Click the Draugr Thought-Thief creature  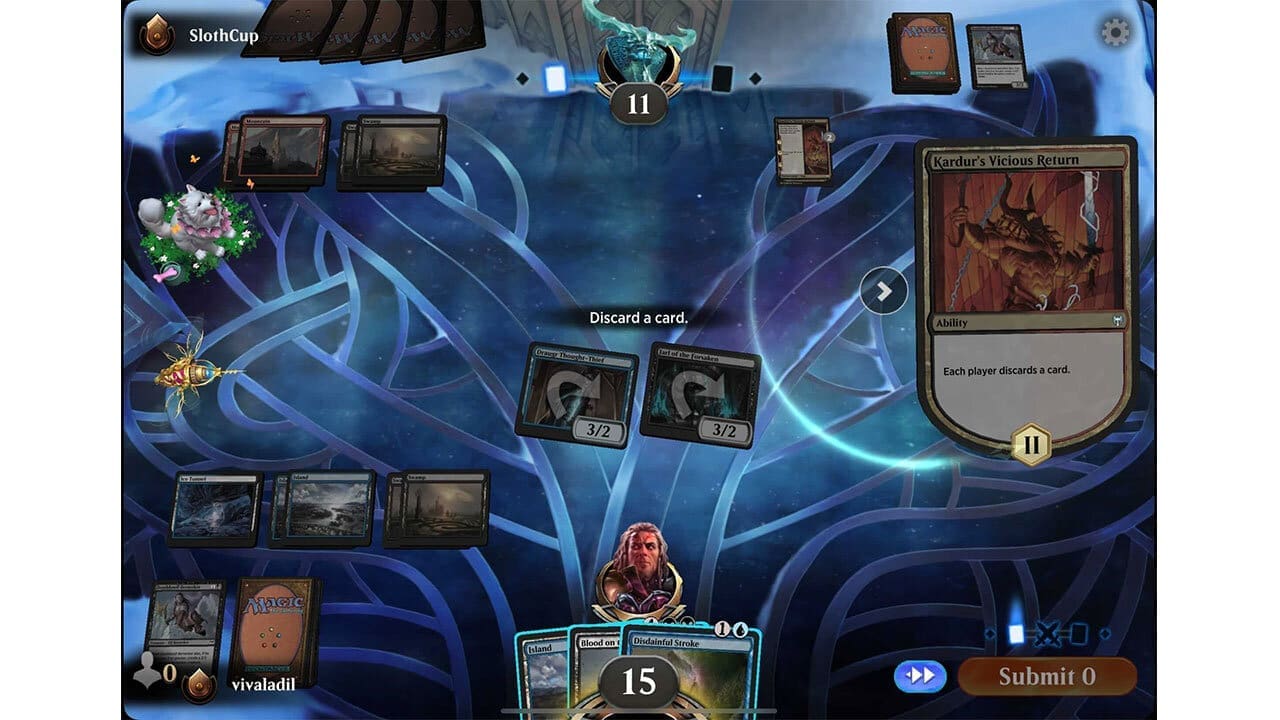578,390
